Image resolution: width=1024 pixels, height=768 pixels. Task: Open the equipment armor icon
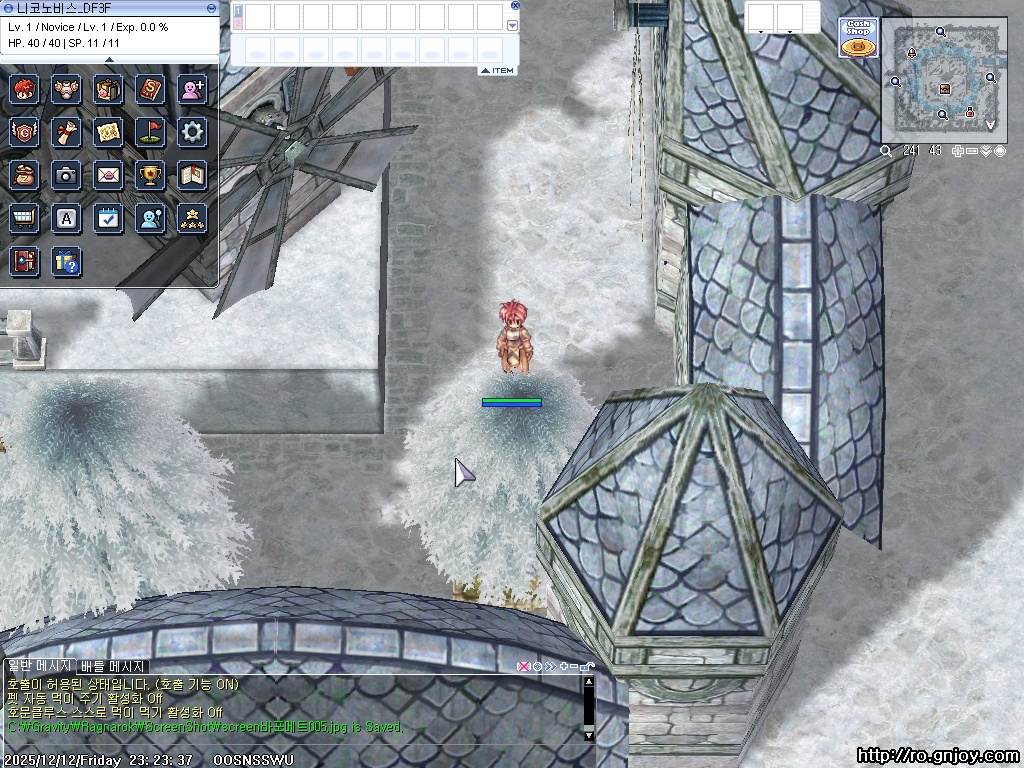pos(66,89)
